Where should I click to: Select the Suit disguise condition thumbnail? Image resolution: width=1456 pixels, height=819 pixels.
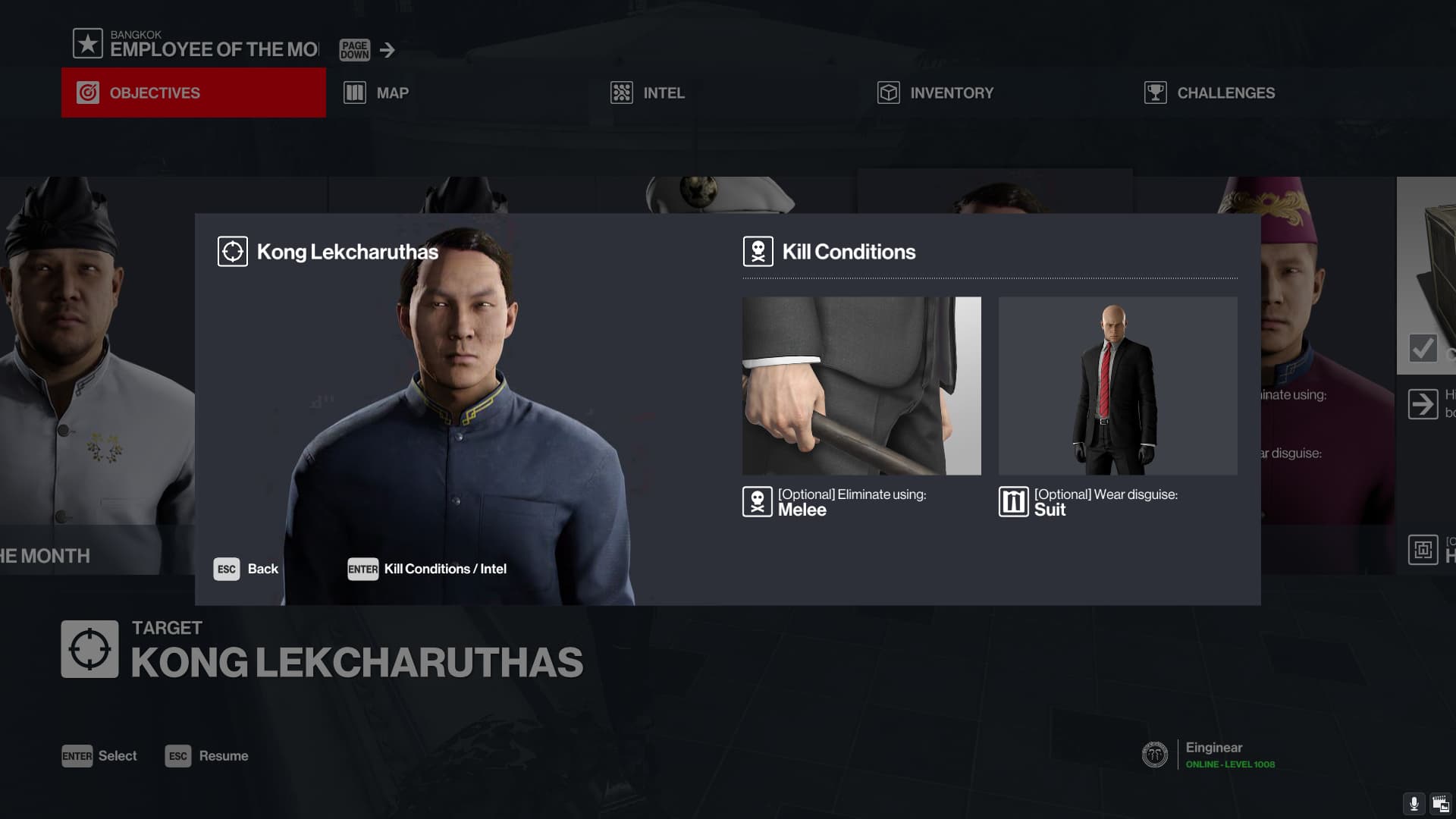[1117, 385]
